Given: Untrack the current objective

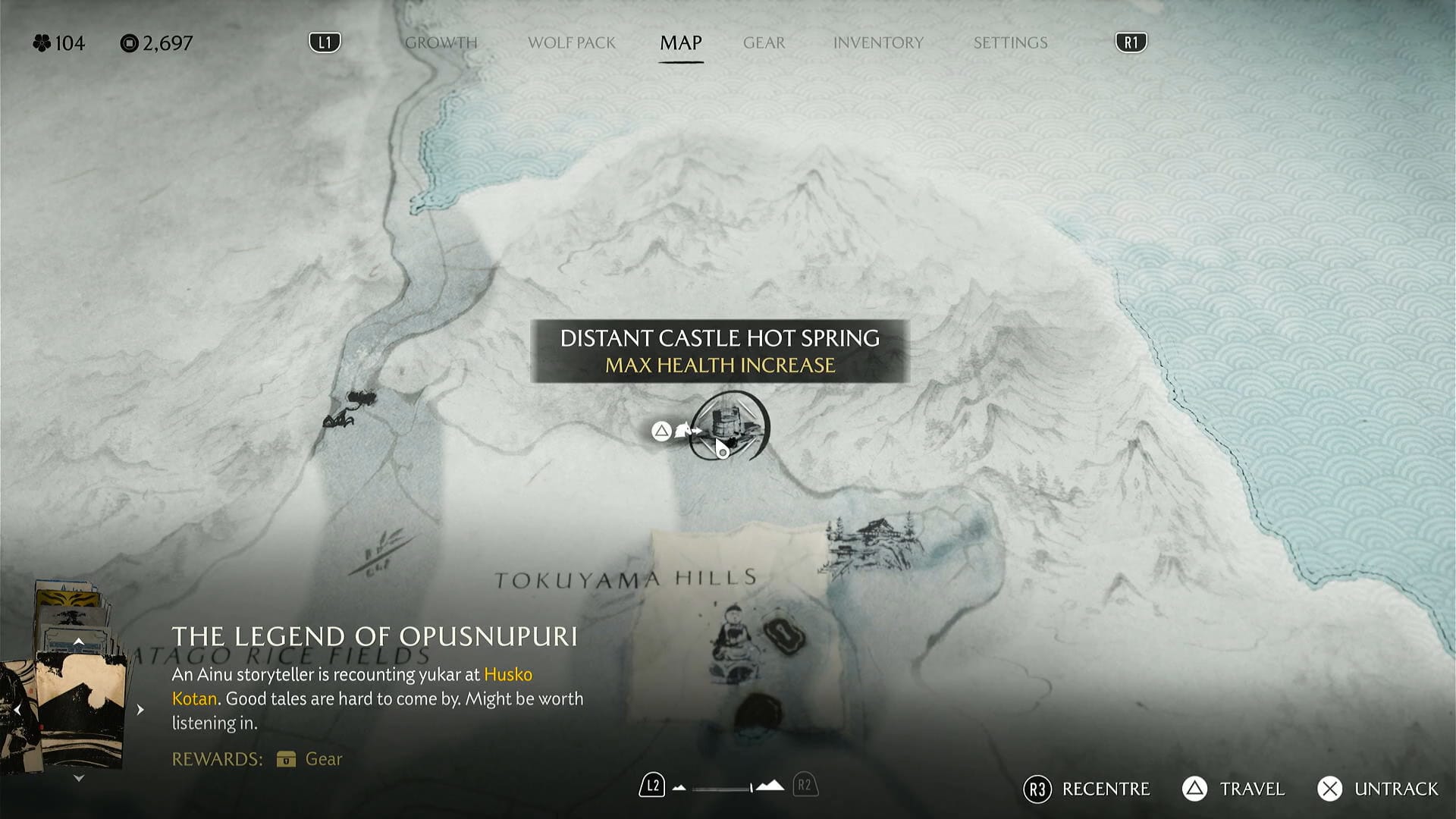Looking at the screenshot, I should (1377, 789).
